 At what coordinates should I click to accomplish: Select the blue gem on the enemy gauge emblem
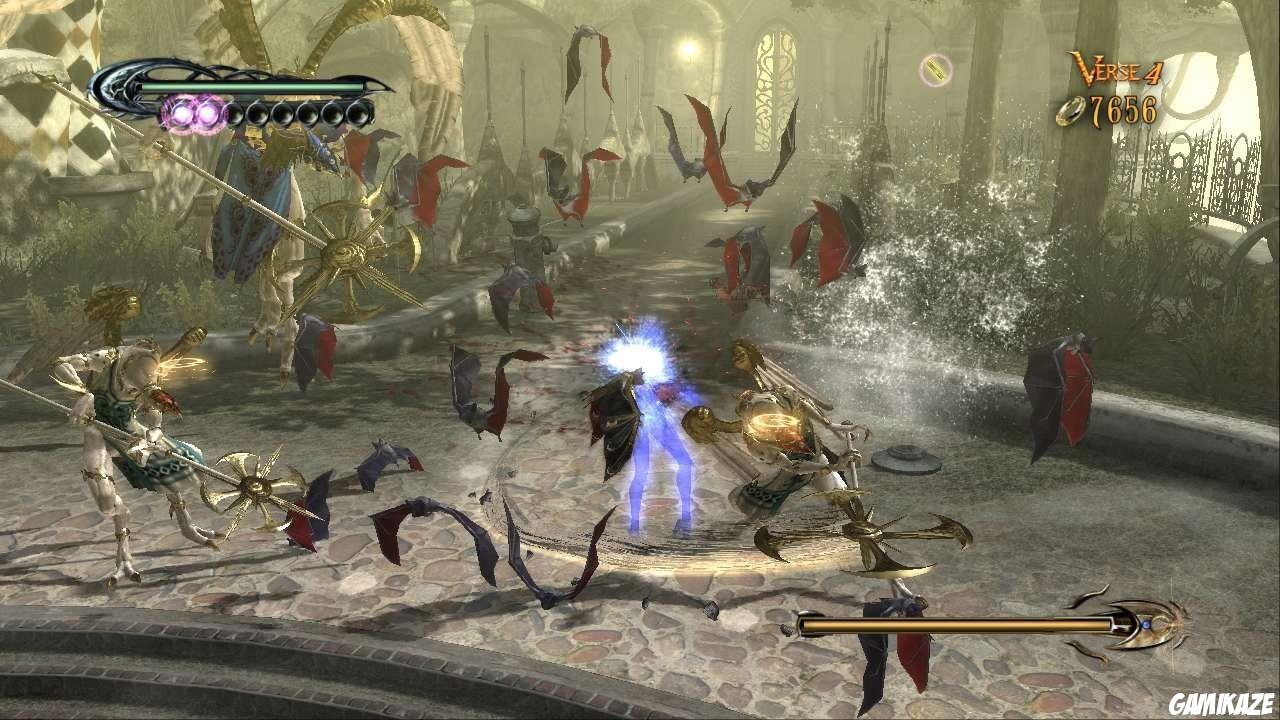click(x=1146, y=623)
